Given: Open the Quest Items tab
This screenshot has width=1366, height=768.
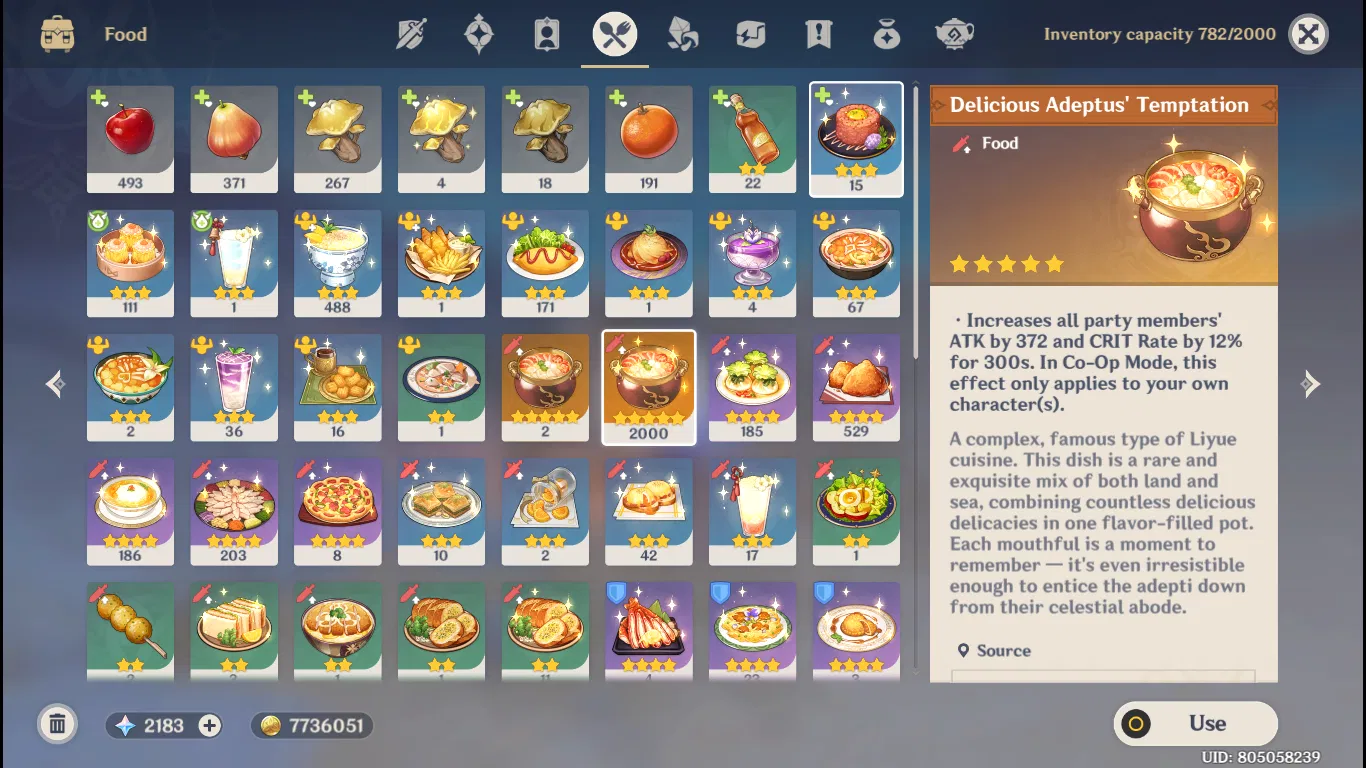Looking at the screenshot, I should tap(818, 33).
